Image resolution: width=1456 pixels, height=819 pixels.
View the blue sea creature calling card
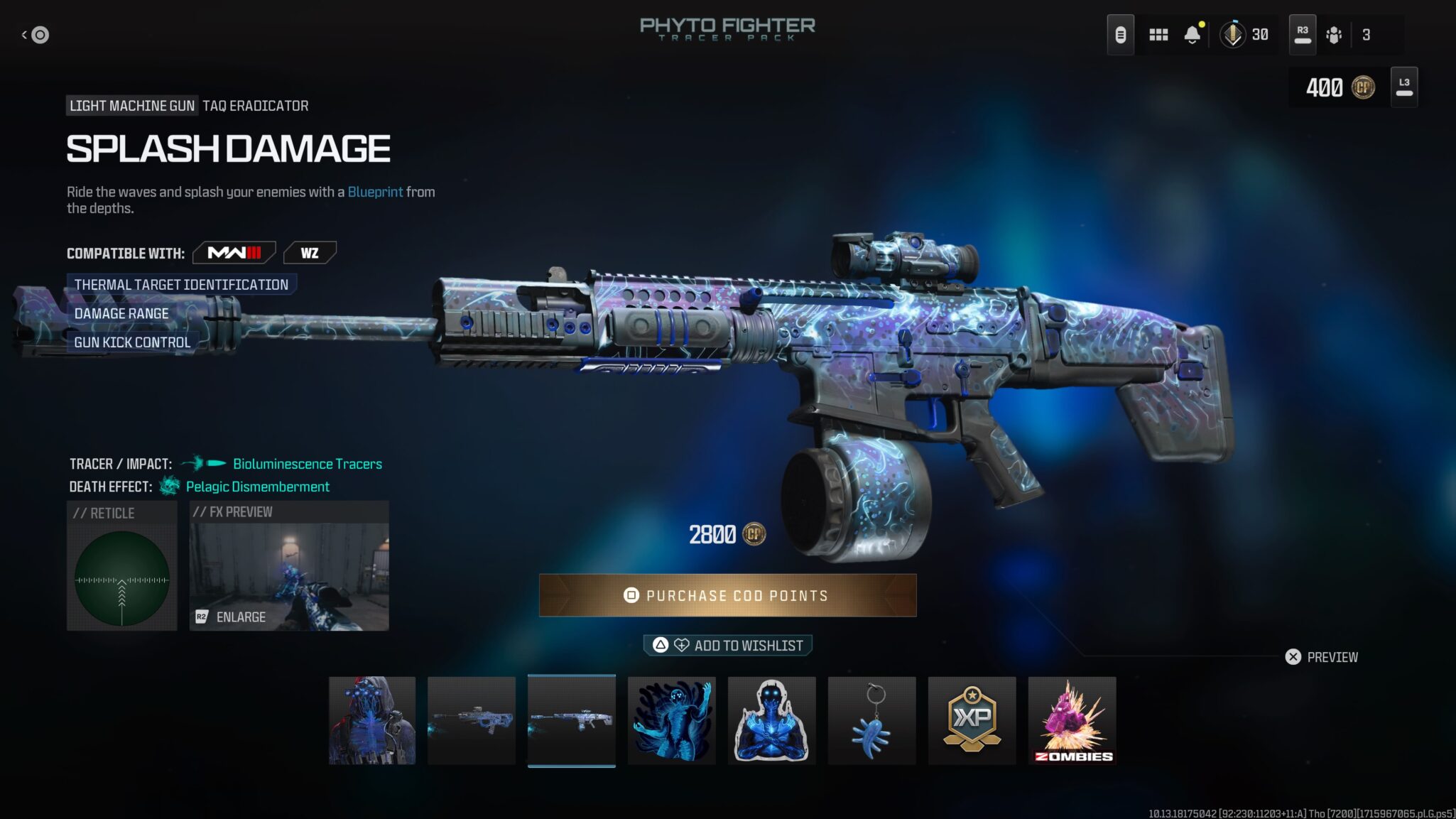click(672, 720)
